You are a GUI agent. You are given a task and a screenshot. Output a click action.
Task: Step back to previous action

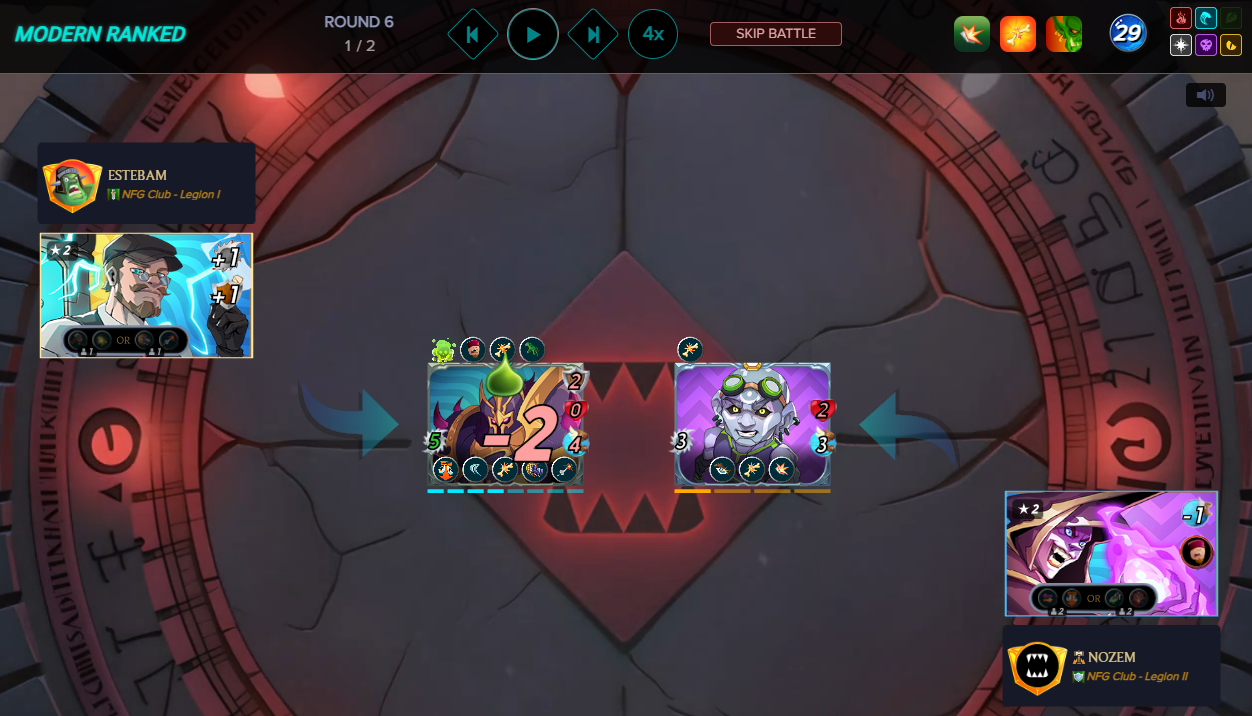point(472,34)
